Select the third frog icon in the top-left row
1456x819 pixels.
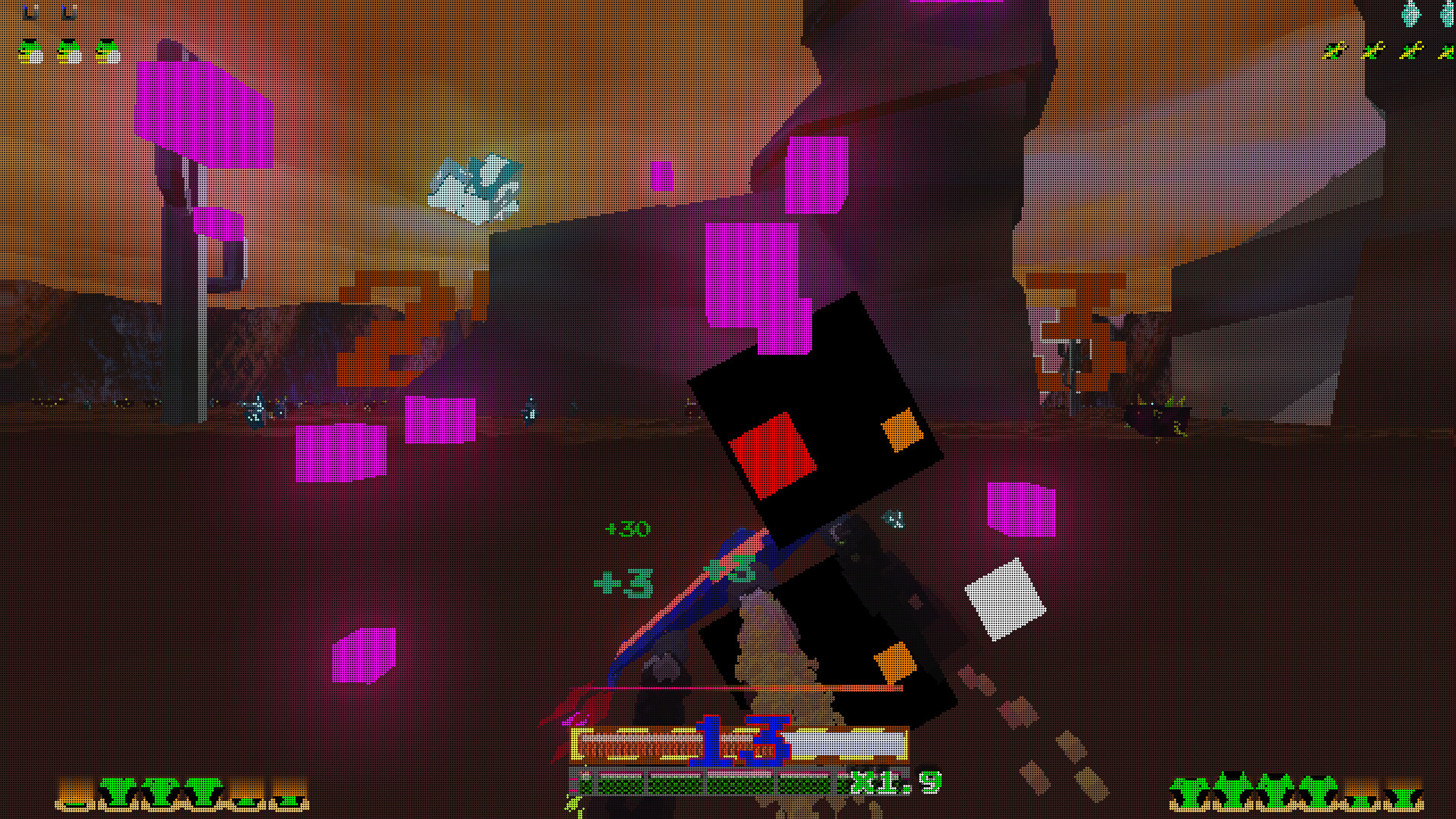107,52
